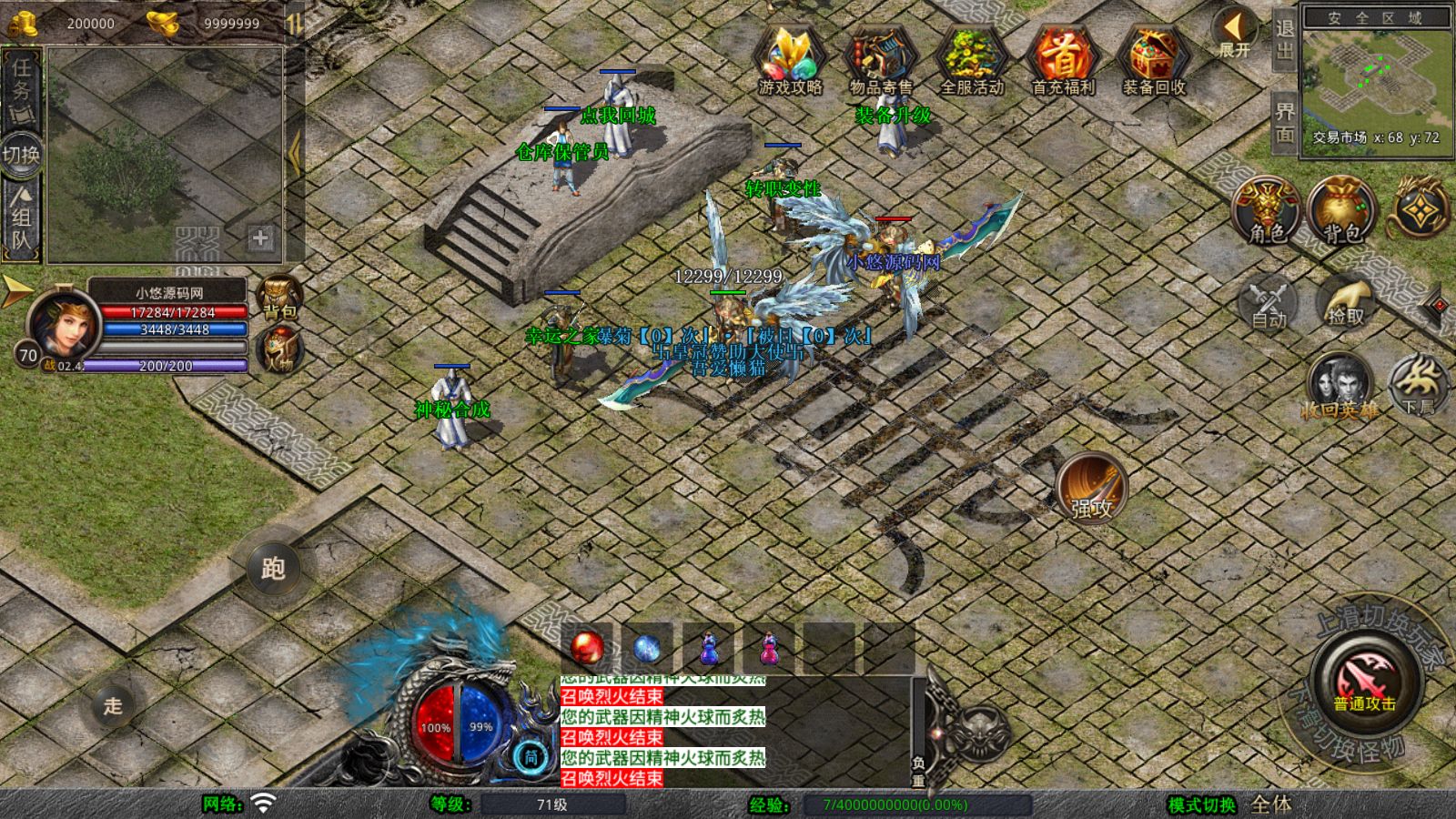This screenshot has height=819, width=1456.
Task: Open the 背包 bag button near the minimap
Action: pyautogui.click(x=1341, y=210)
